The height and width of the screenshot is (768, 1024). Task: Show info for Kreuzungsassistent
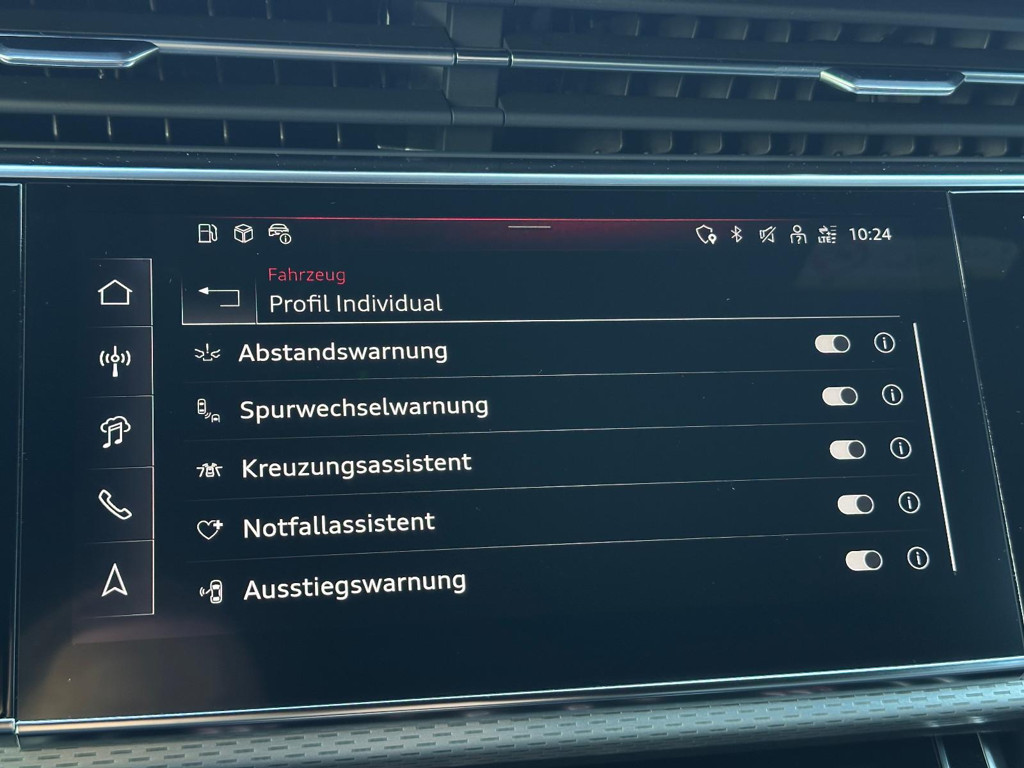[x=901, y=448]
